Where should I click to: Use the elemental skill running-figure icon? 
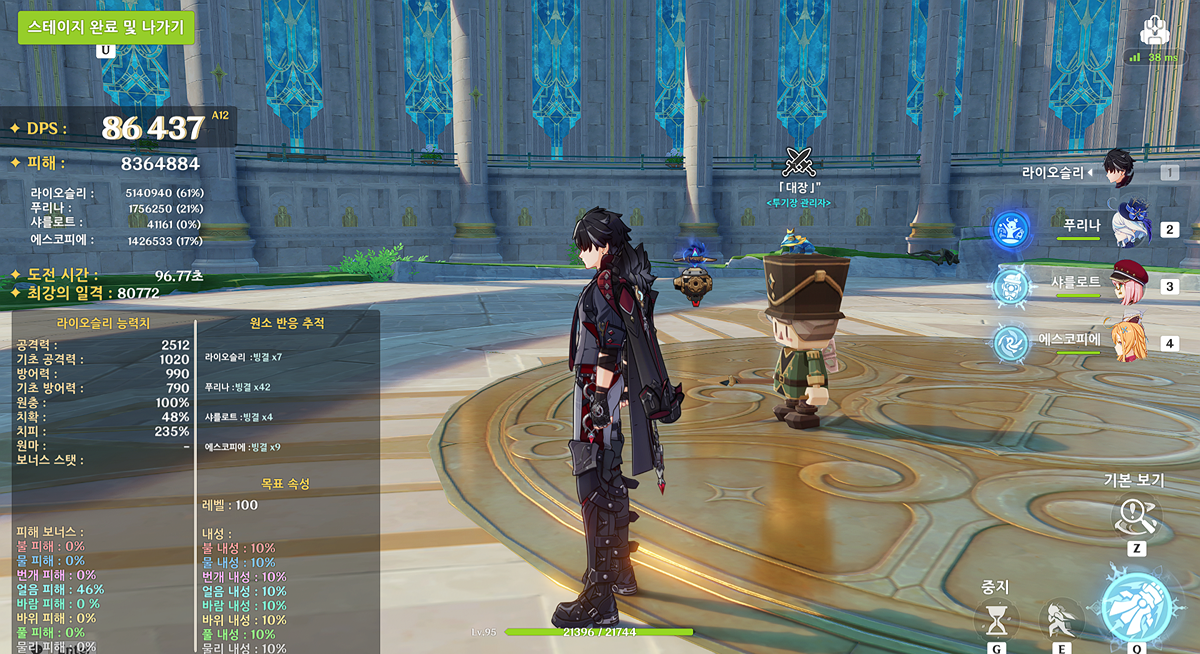point(1061,620)
